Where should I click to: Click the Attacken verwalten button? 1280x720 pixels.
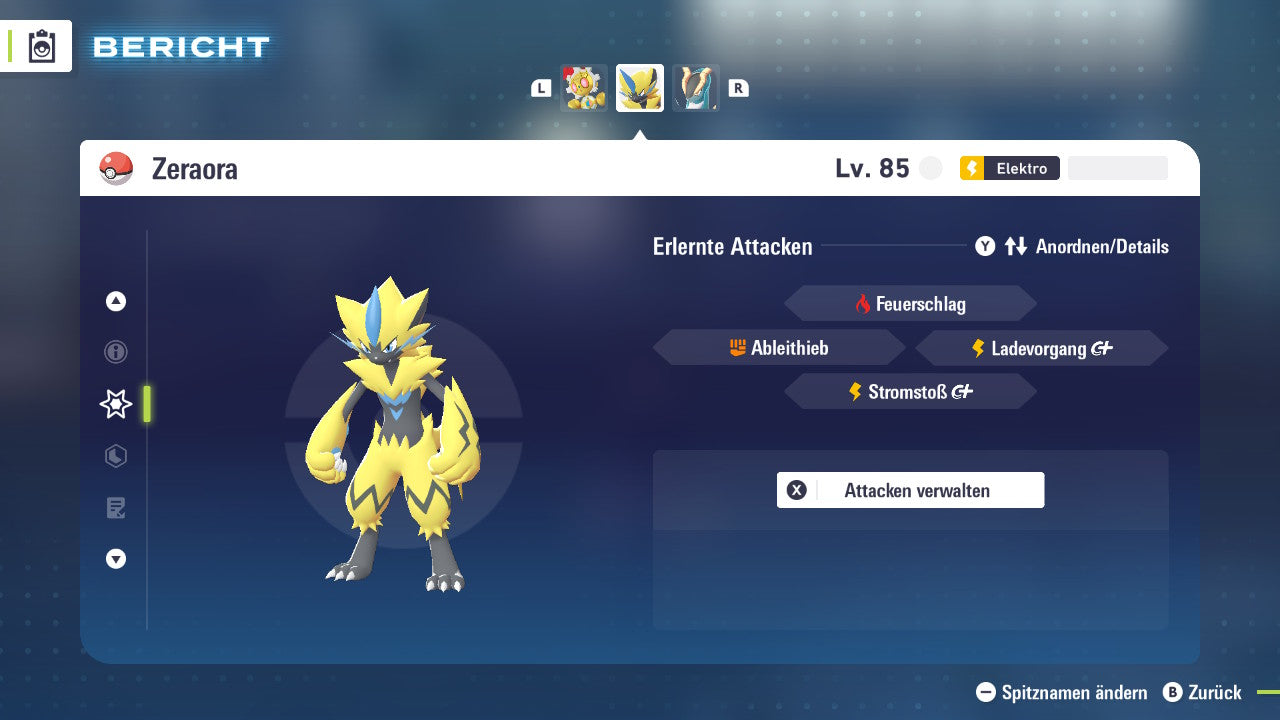click(910, 490)
